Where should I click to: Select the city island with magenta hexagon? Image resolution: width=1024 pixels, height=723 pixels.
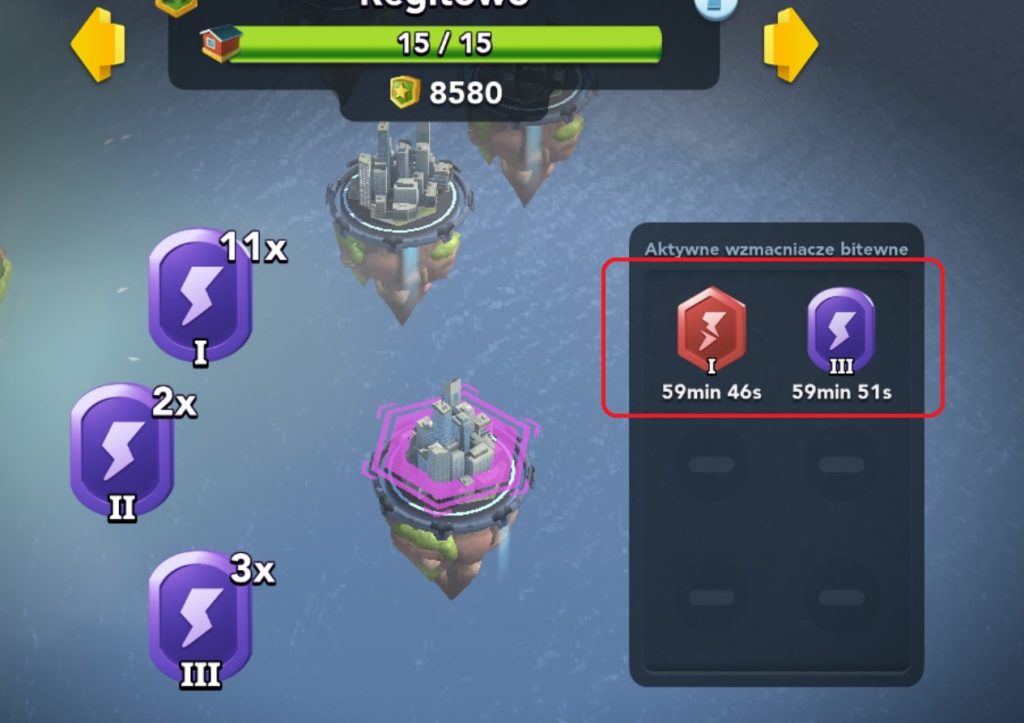tap(452, 470)
